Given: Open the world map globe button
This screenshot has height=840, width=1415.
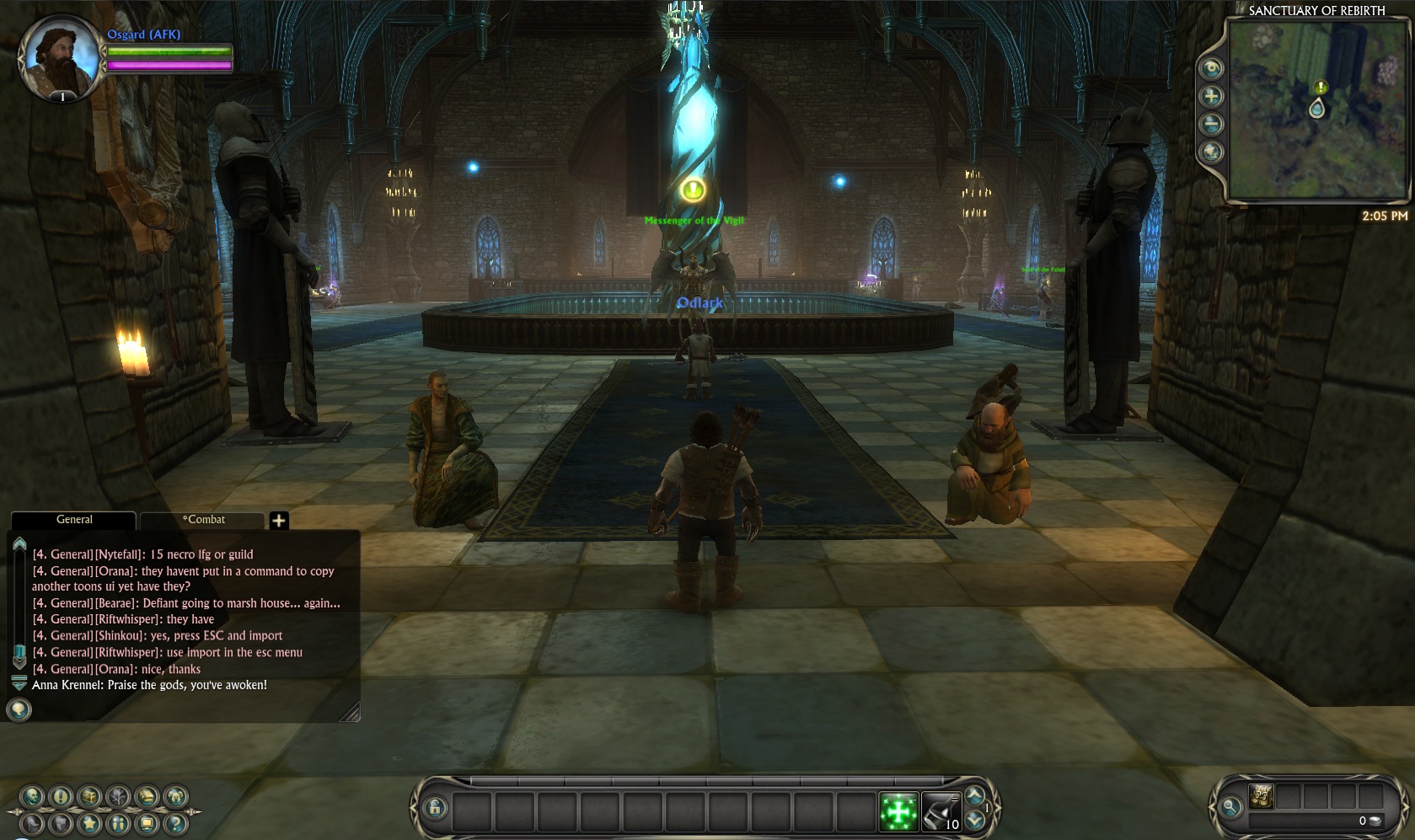Looking at the screenshot, I should click(x=1211, y=152).
